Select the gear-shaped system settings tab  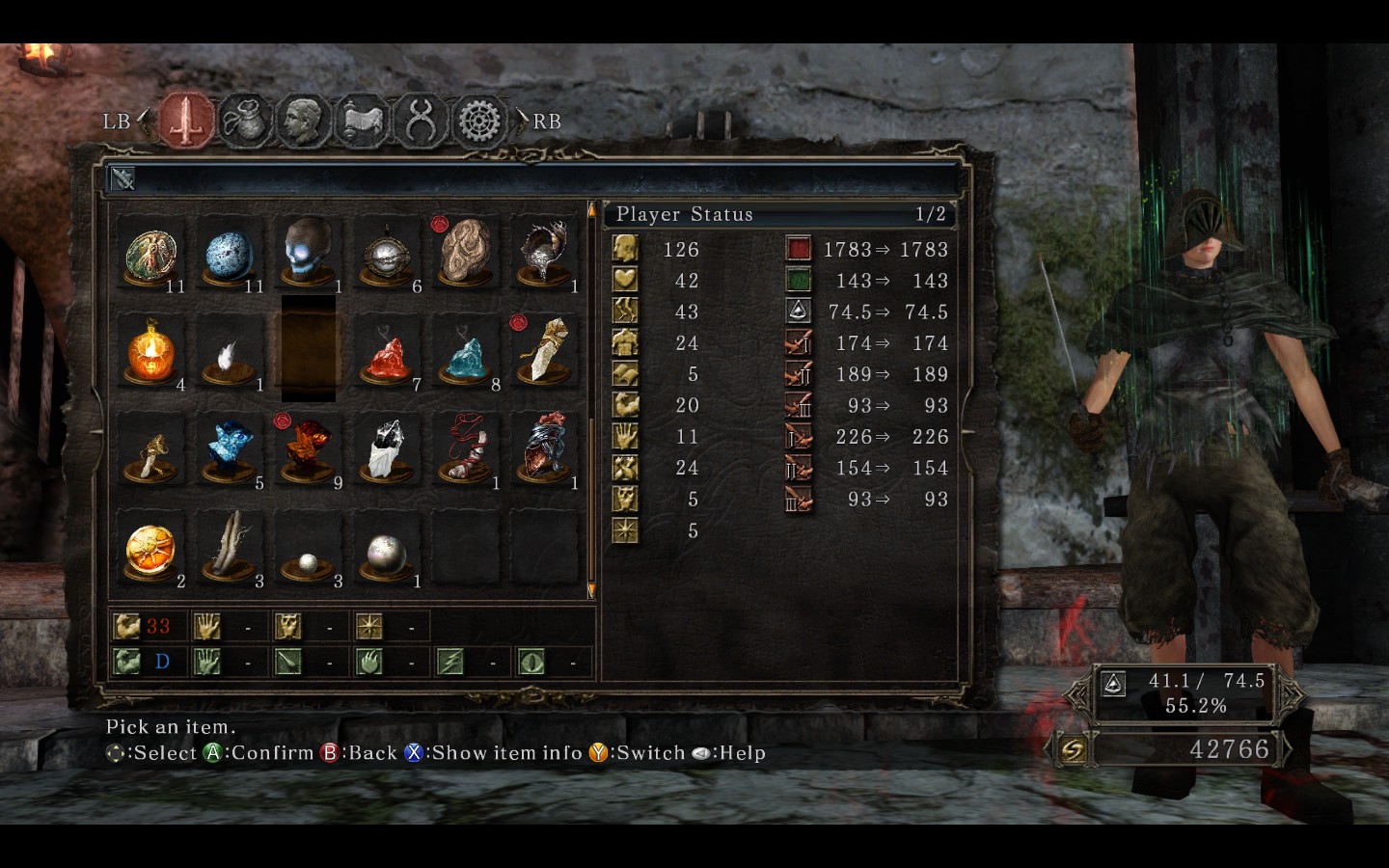point(479,122)
